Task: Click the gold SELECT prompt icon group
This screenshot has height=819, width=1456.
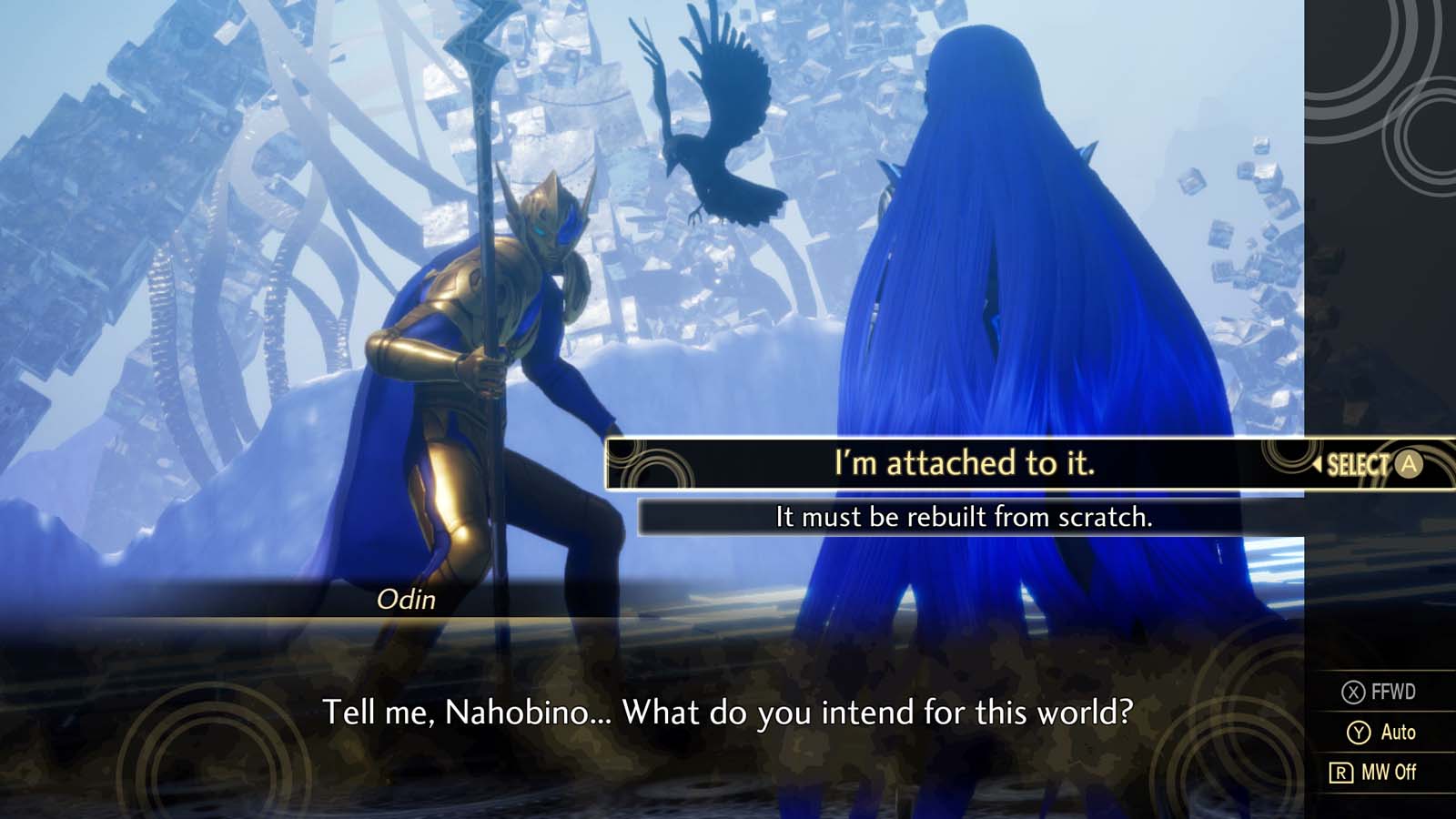Action: (1365, 466)
